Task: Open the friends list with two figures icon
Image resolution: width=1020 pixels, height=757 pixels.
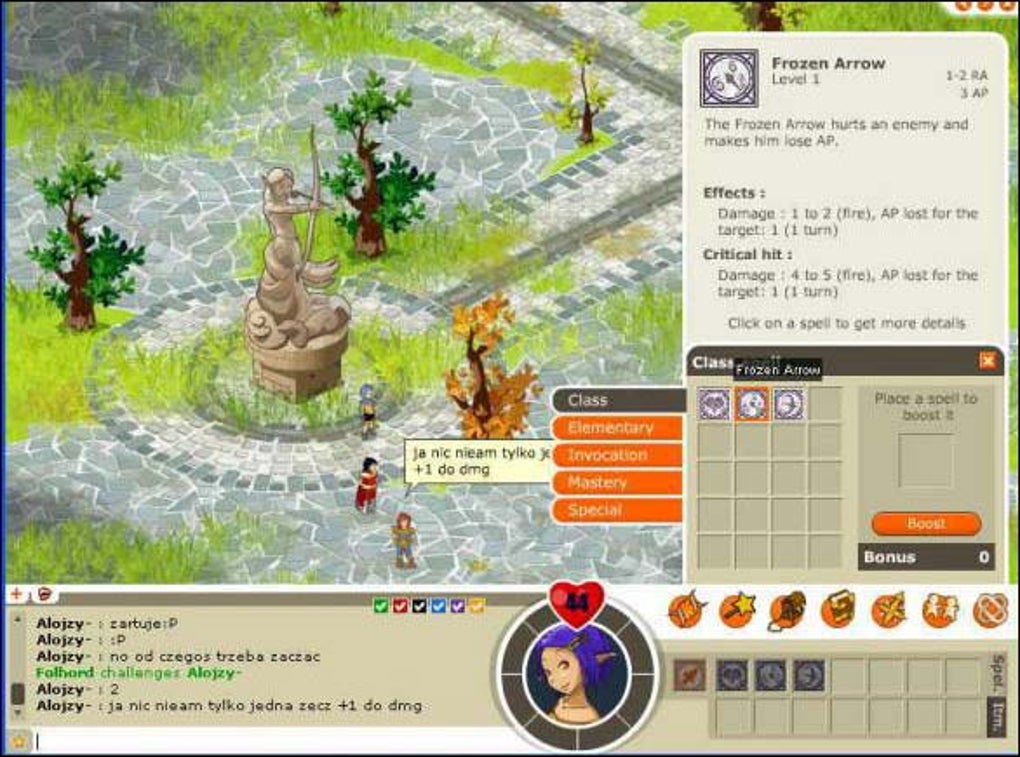Action: pos(940,609)
